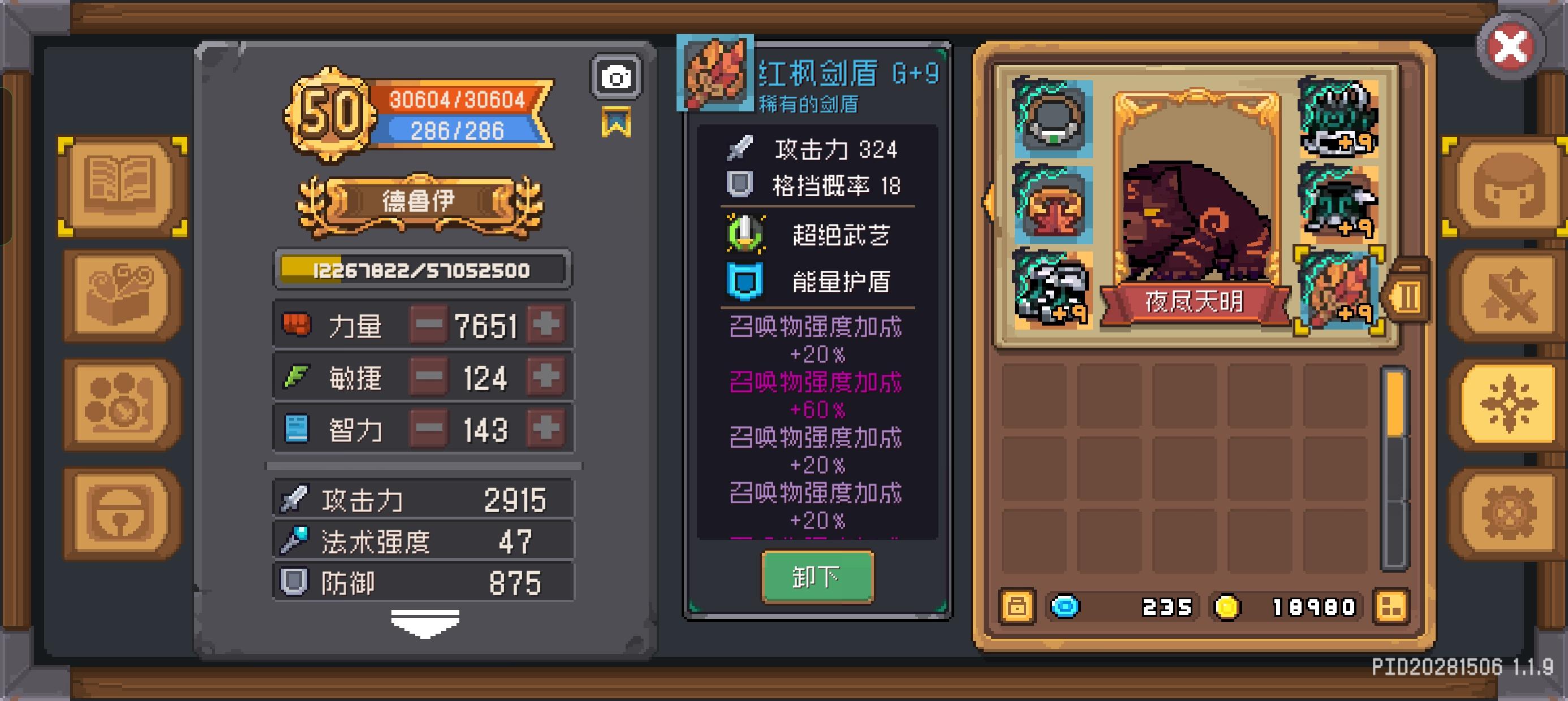1568x701 pixels.
Task: Increase 力量 with its plus stepper
Action: point(546,325)
